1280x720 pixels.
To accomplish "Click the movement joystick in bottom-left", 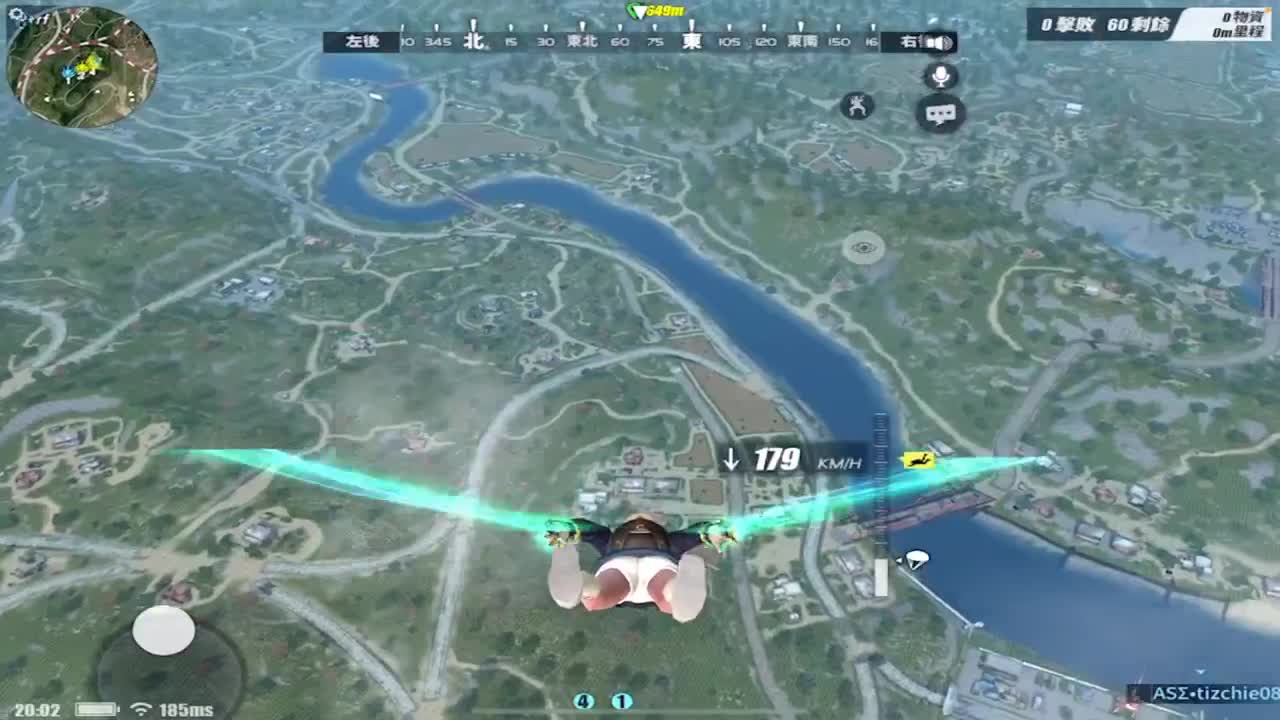I will click(163, 630).
